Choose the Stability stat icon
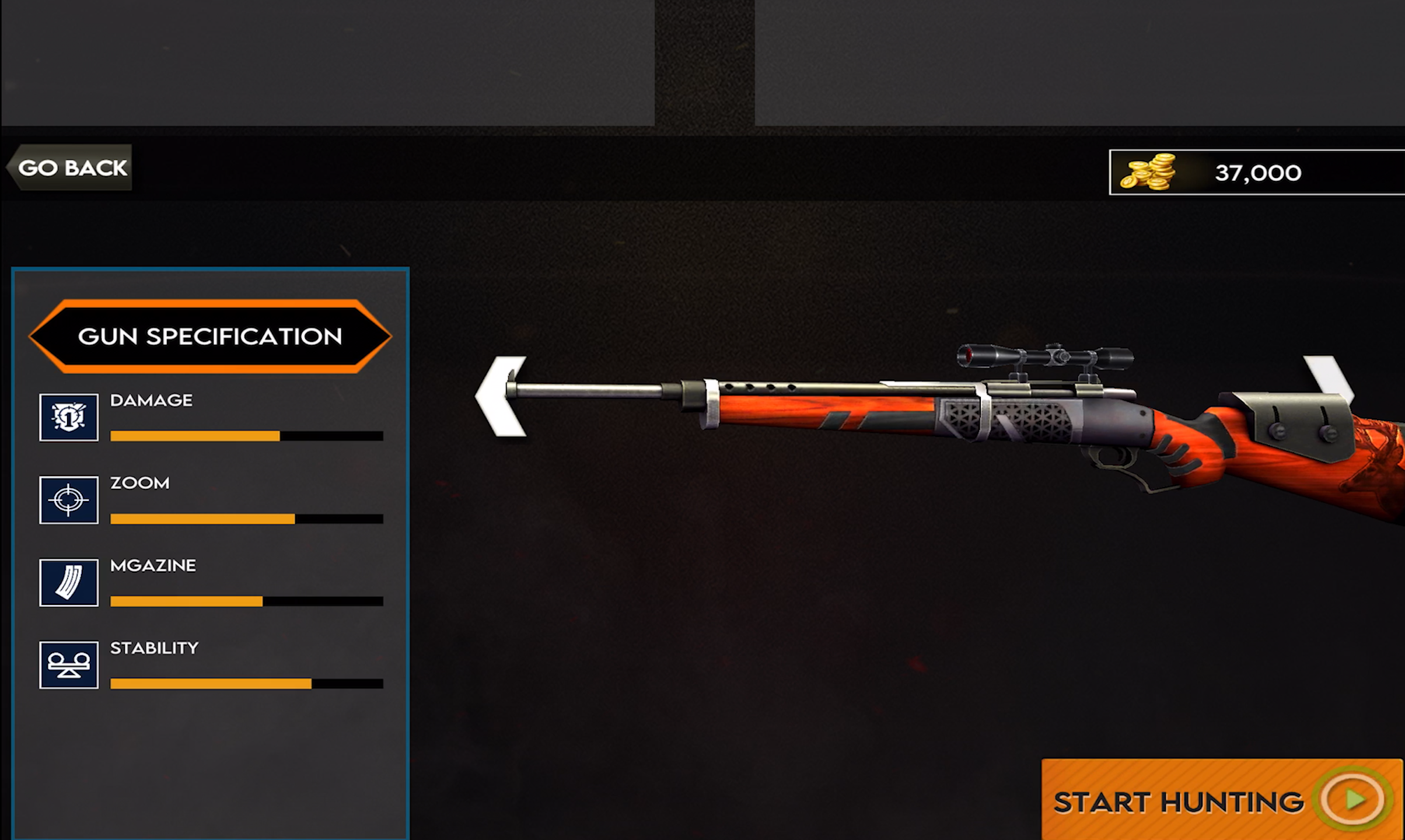This screenshot has height=840, width=1405. (x=69, y=665)
